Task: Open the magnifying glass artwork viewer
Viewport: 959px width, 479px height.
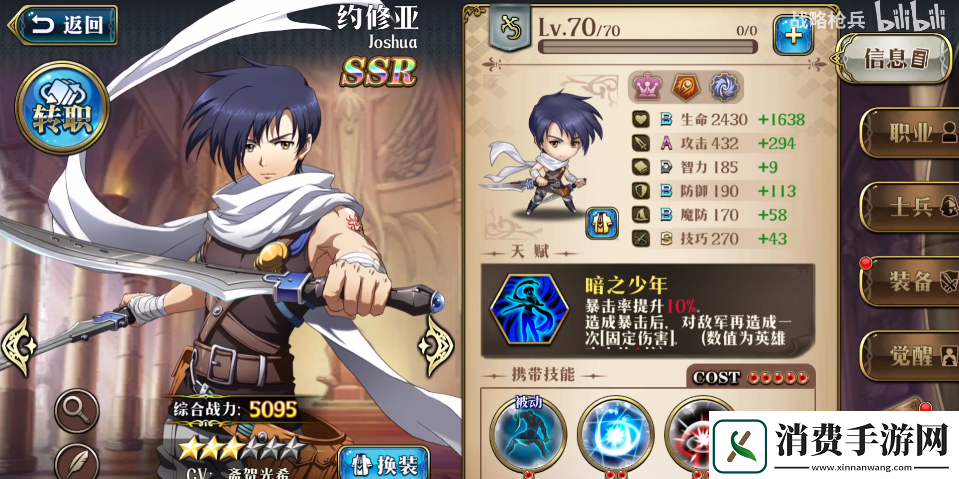Action: (x=76, y=407)
